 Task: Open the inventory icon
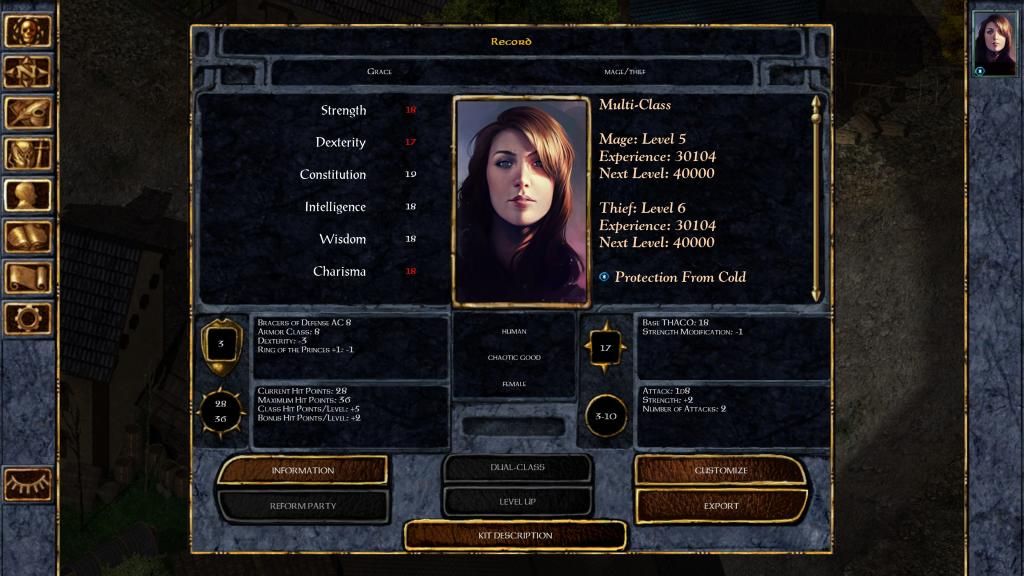point(28,154)
